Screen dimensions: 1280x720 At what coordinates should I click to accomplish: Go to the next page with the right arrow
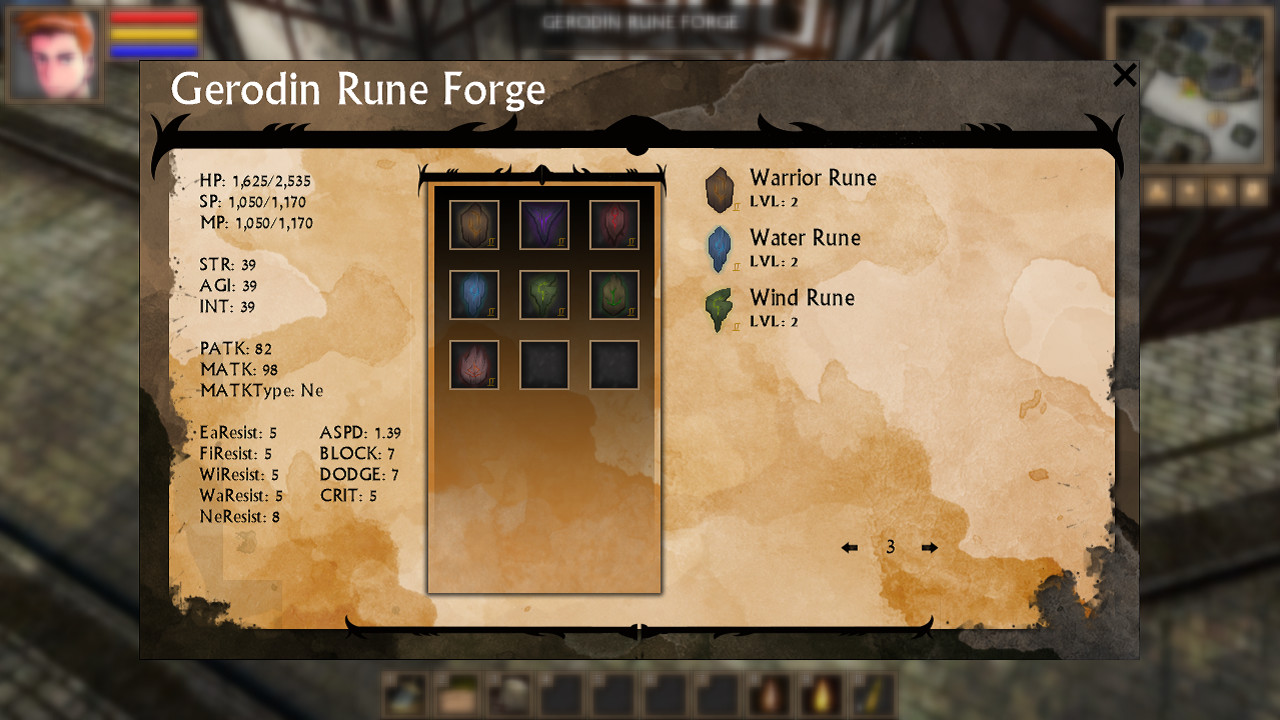[929, 547]
